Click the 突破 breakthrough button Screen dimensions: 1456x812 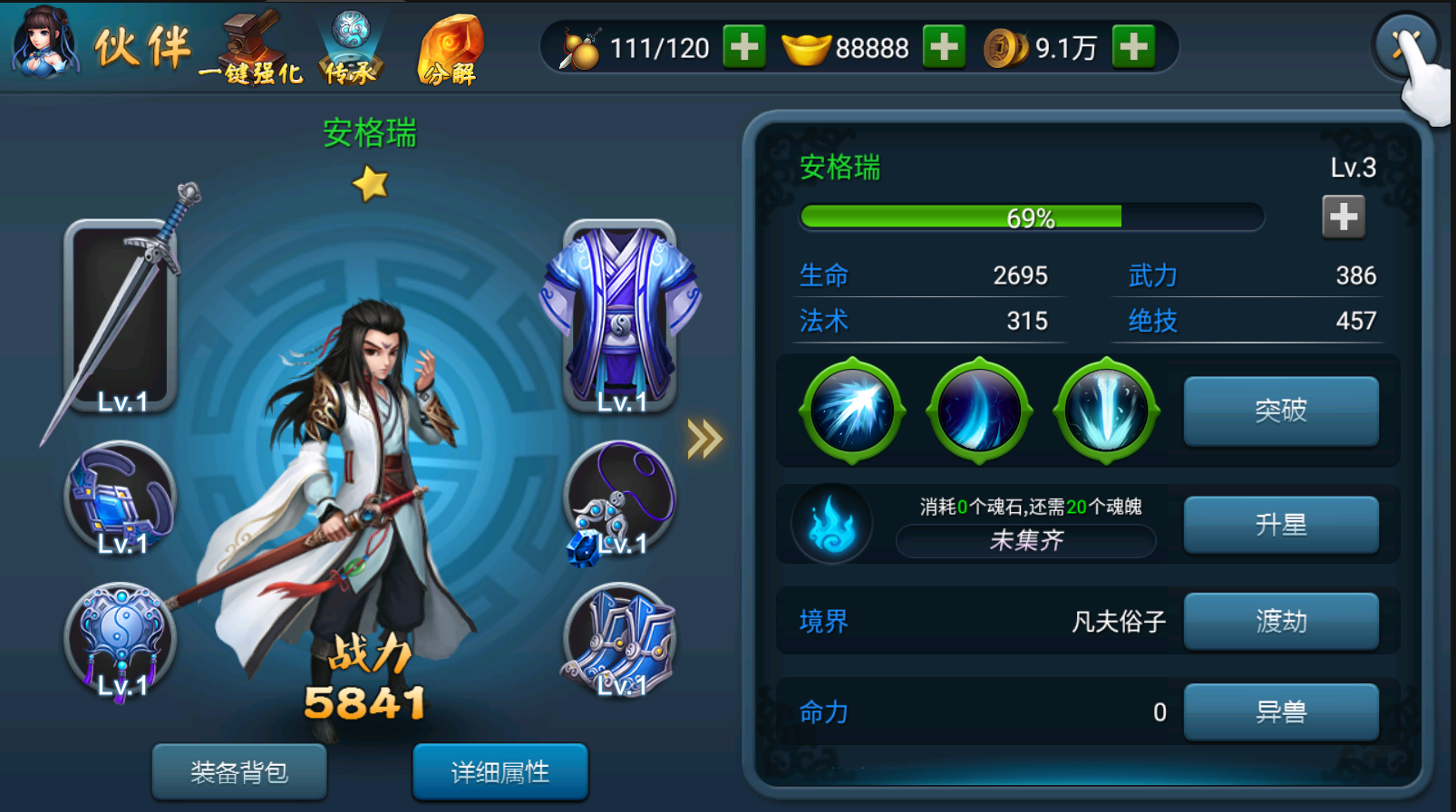[x=1281, y=411]
